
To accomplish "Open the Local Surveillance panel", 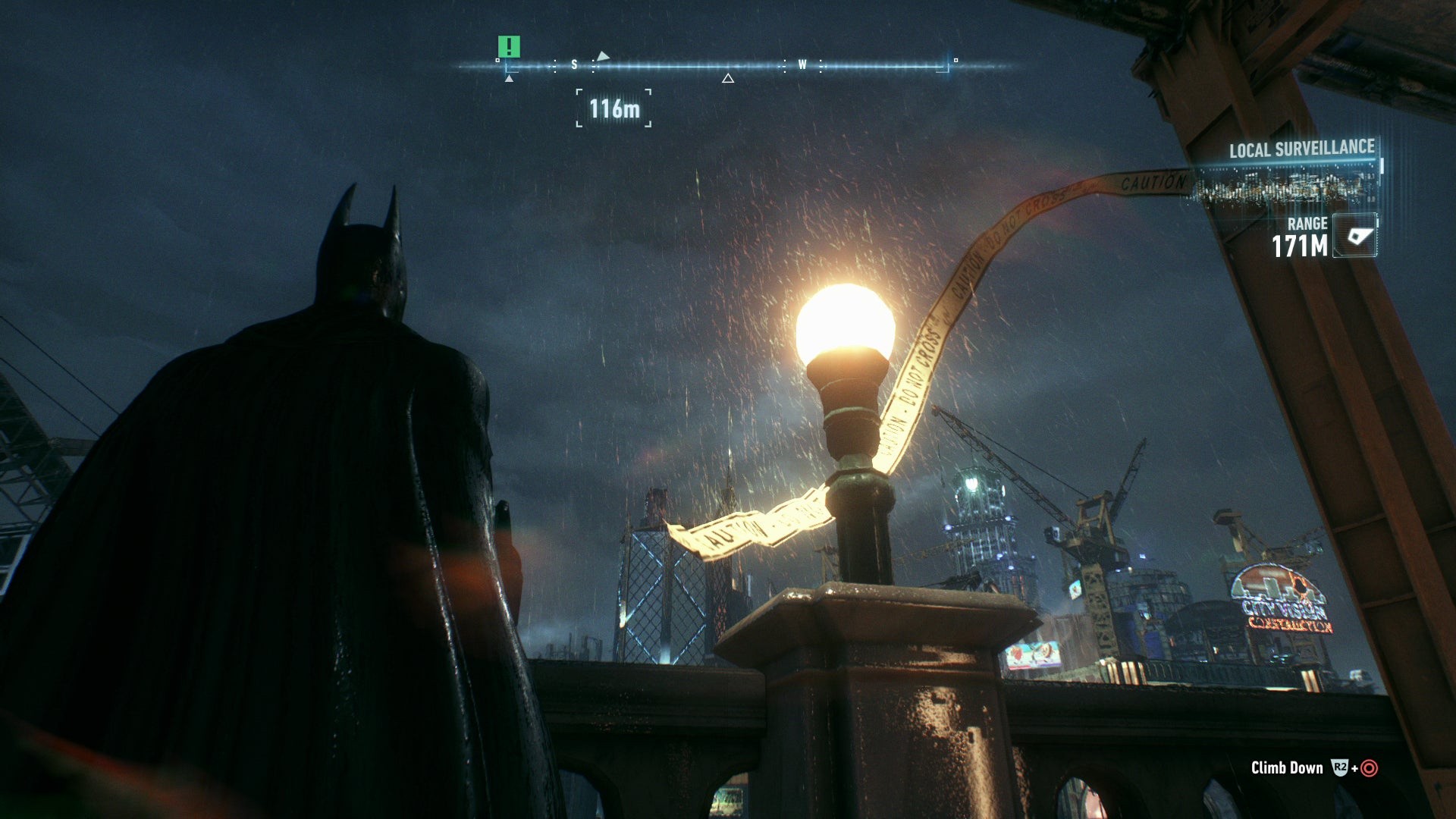I will 1301,149.
